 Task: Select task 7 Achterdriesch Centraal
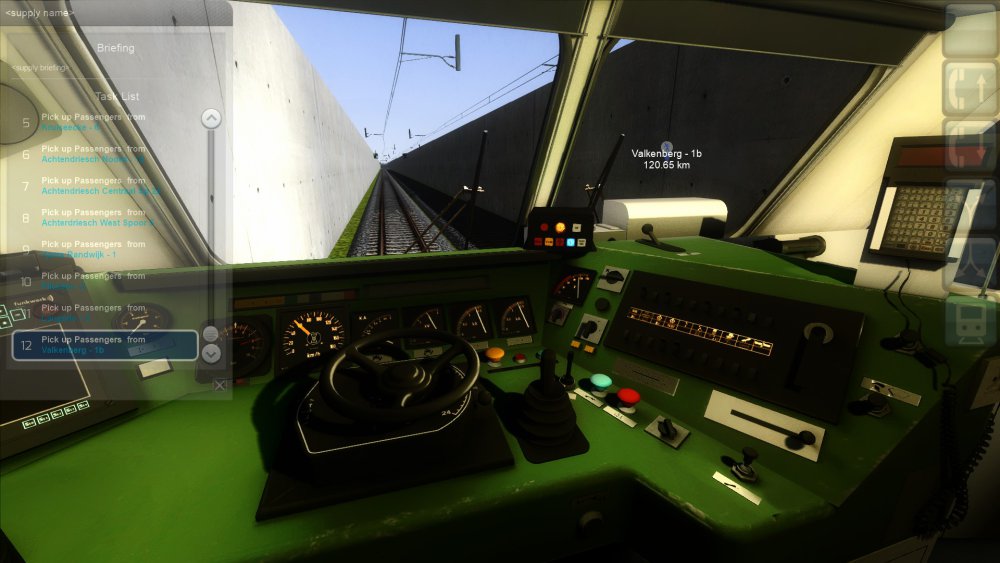click(100, 186)
